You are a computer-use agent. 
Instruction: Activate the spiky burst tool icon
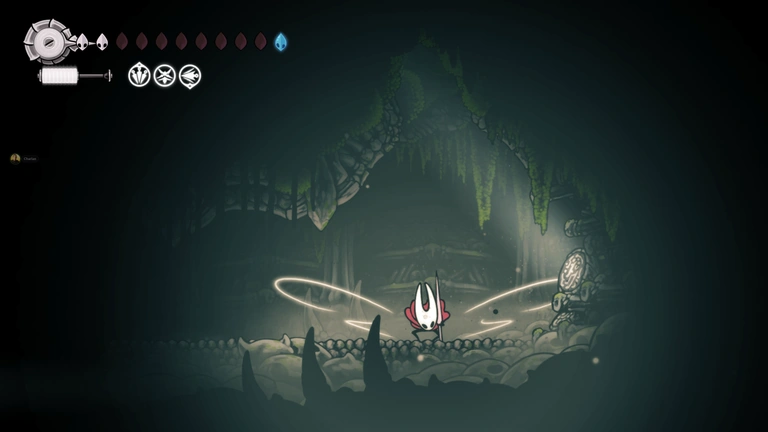164,75
